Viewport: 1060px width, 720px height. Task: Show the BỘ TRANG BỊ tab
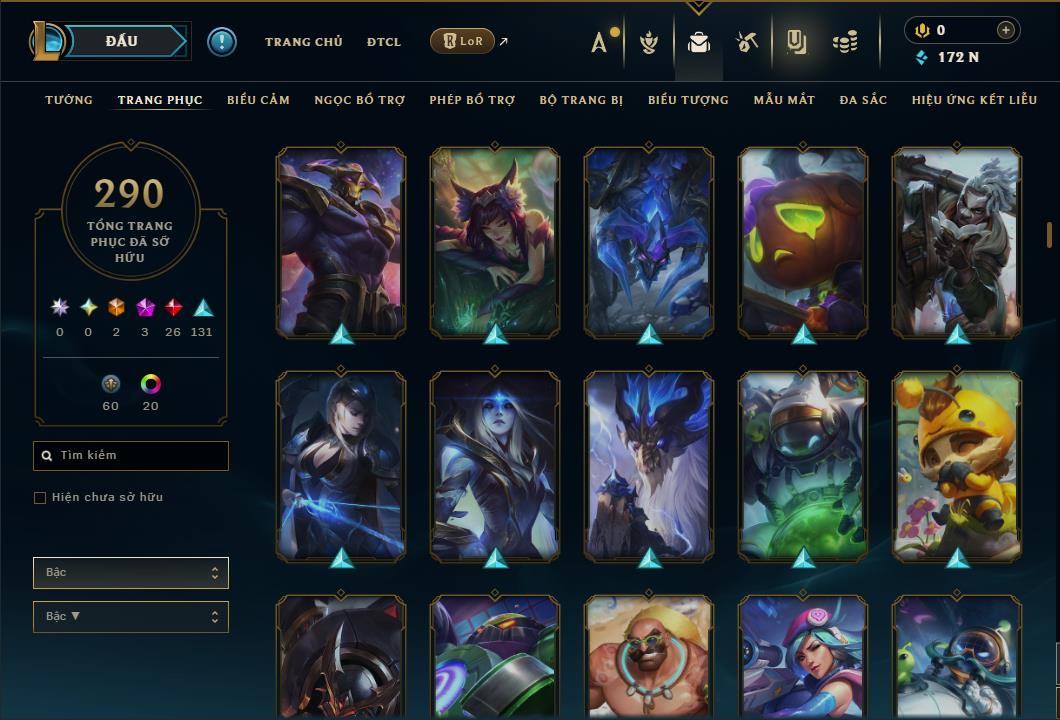581,100
